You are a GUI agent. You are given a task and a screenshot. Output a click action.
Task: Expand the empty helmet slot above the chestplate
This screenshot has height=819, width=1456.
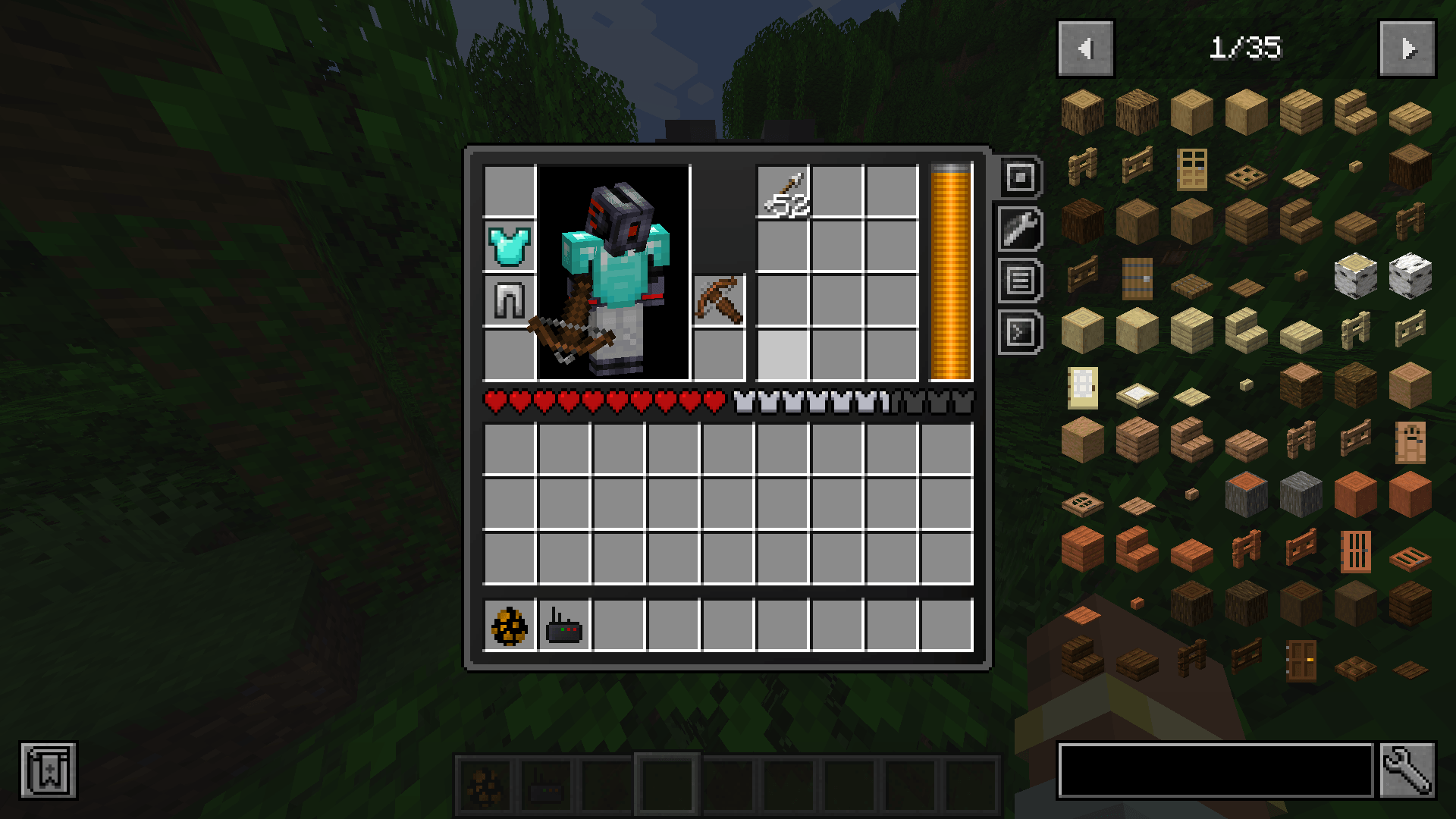tap(509, 188)
